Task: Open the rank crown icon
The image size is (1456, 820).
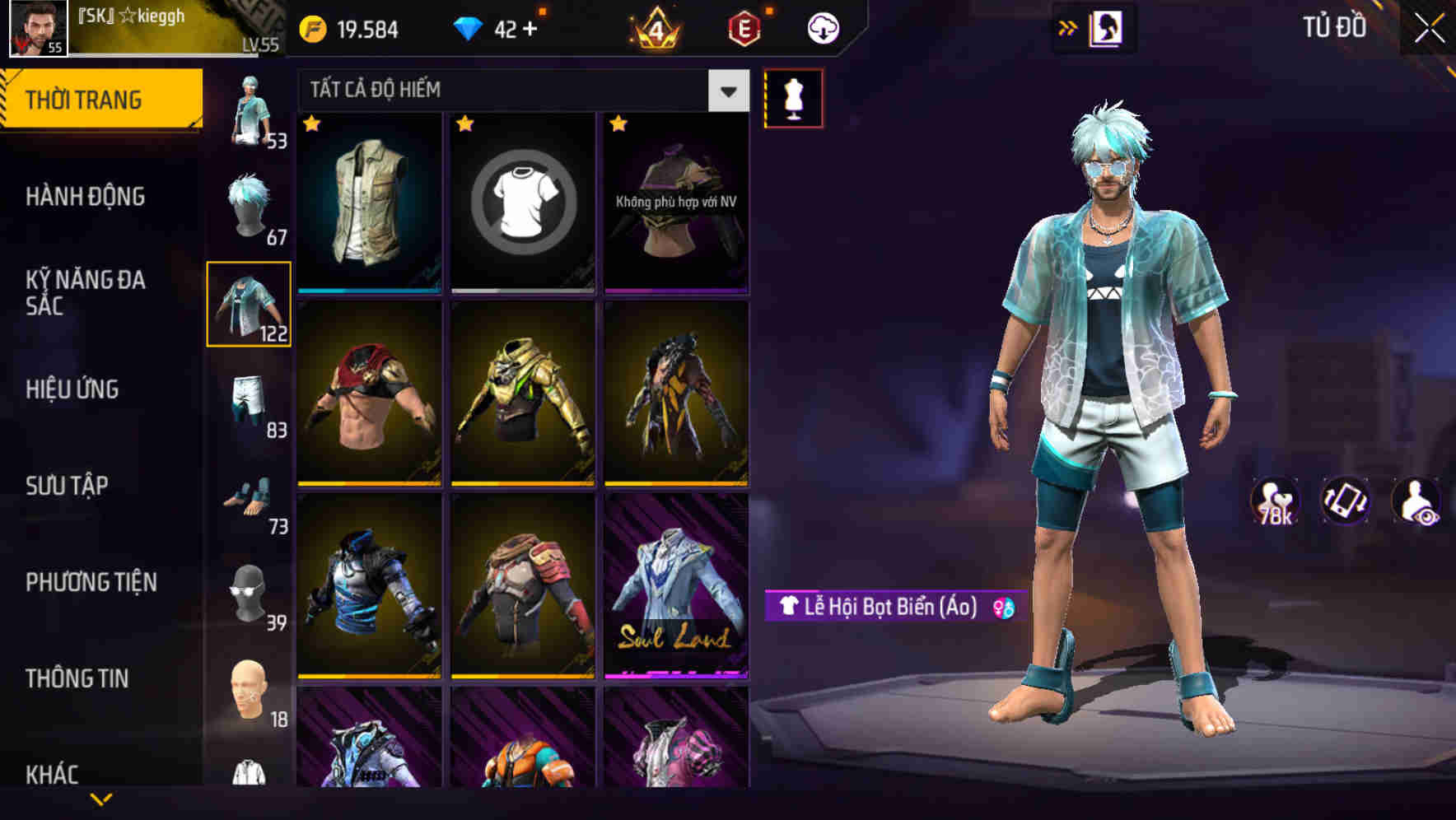Action: click(x=655, y=27)
